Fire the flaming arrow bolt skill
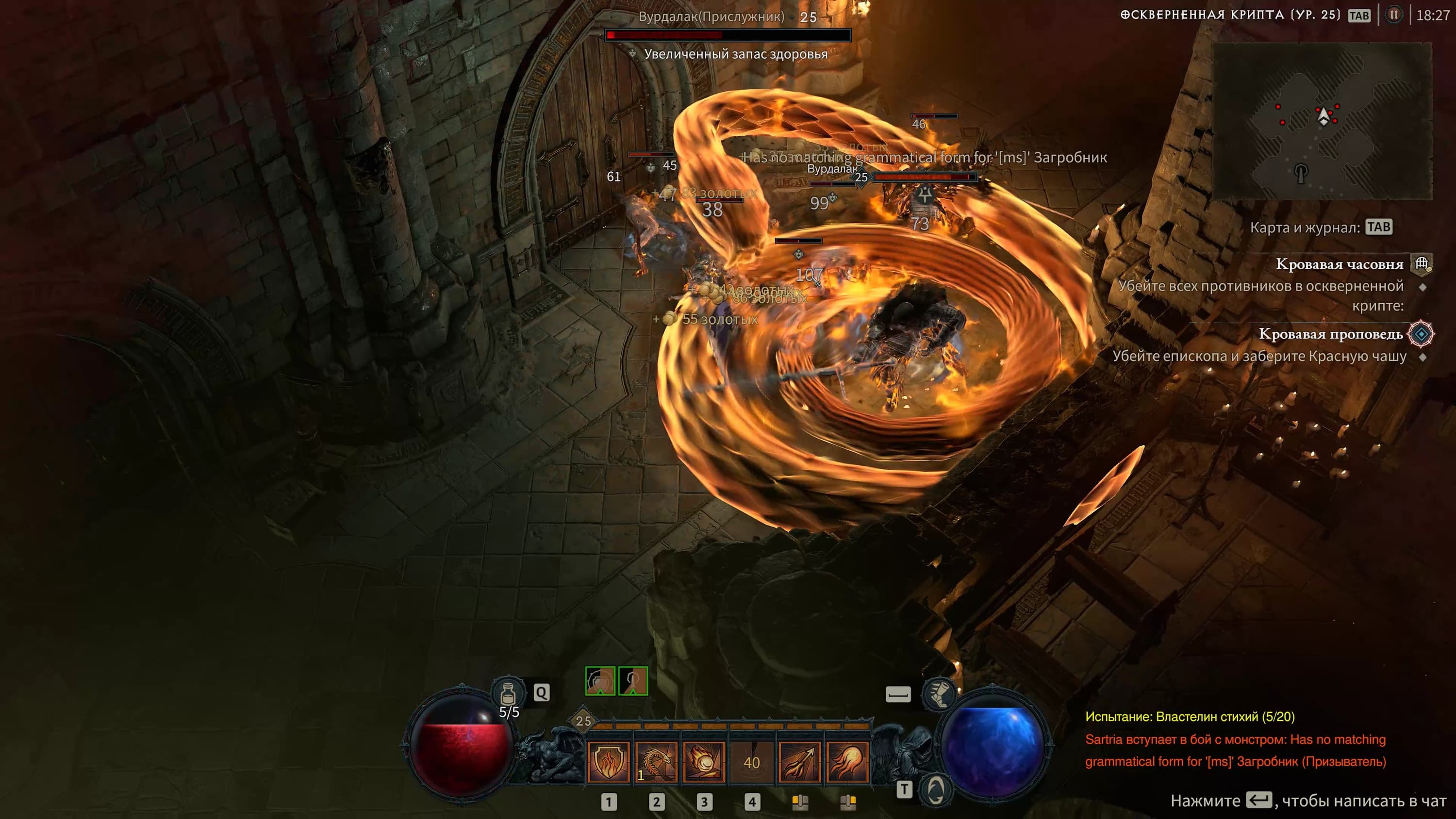The width and height of the screenshot is (1456, 819). coord(799,762)
